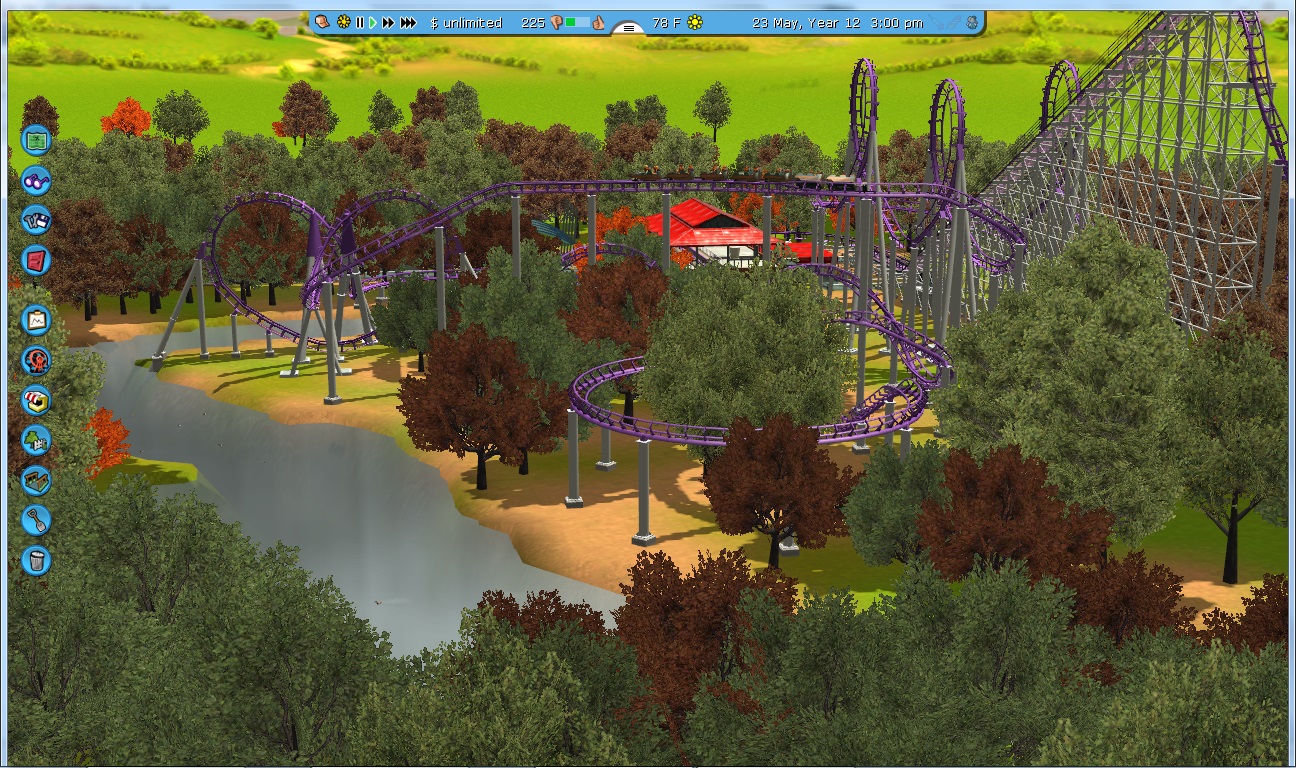This screenshot has height=768, width=1296.
Task: Open the park map icon
Action: (x=36, y=140)
